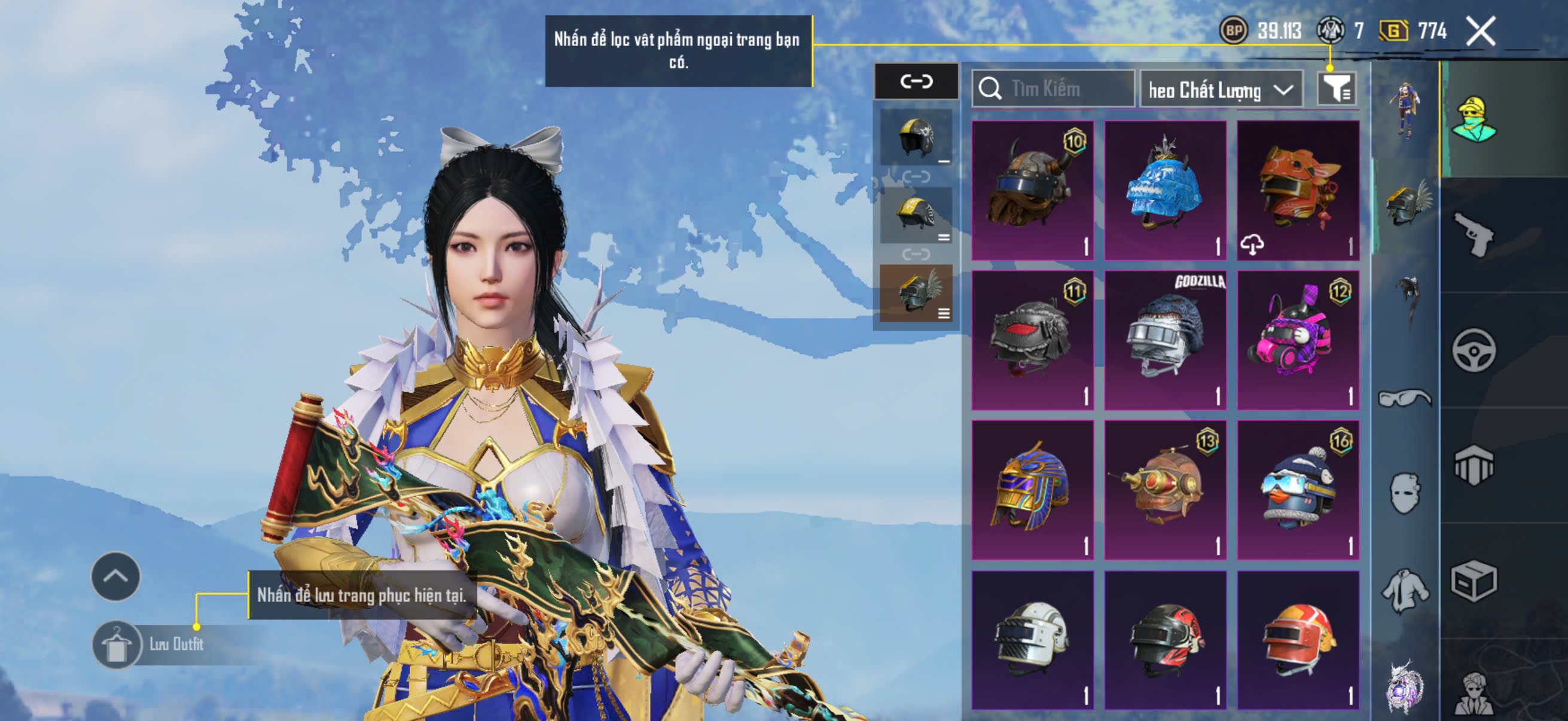The image size is (1568, 721).
Task: Select the orange fox helmet with download icon
Action: [x=1298, y=190]
